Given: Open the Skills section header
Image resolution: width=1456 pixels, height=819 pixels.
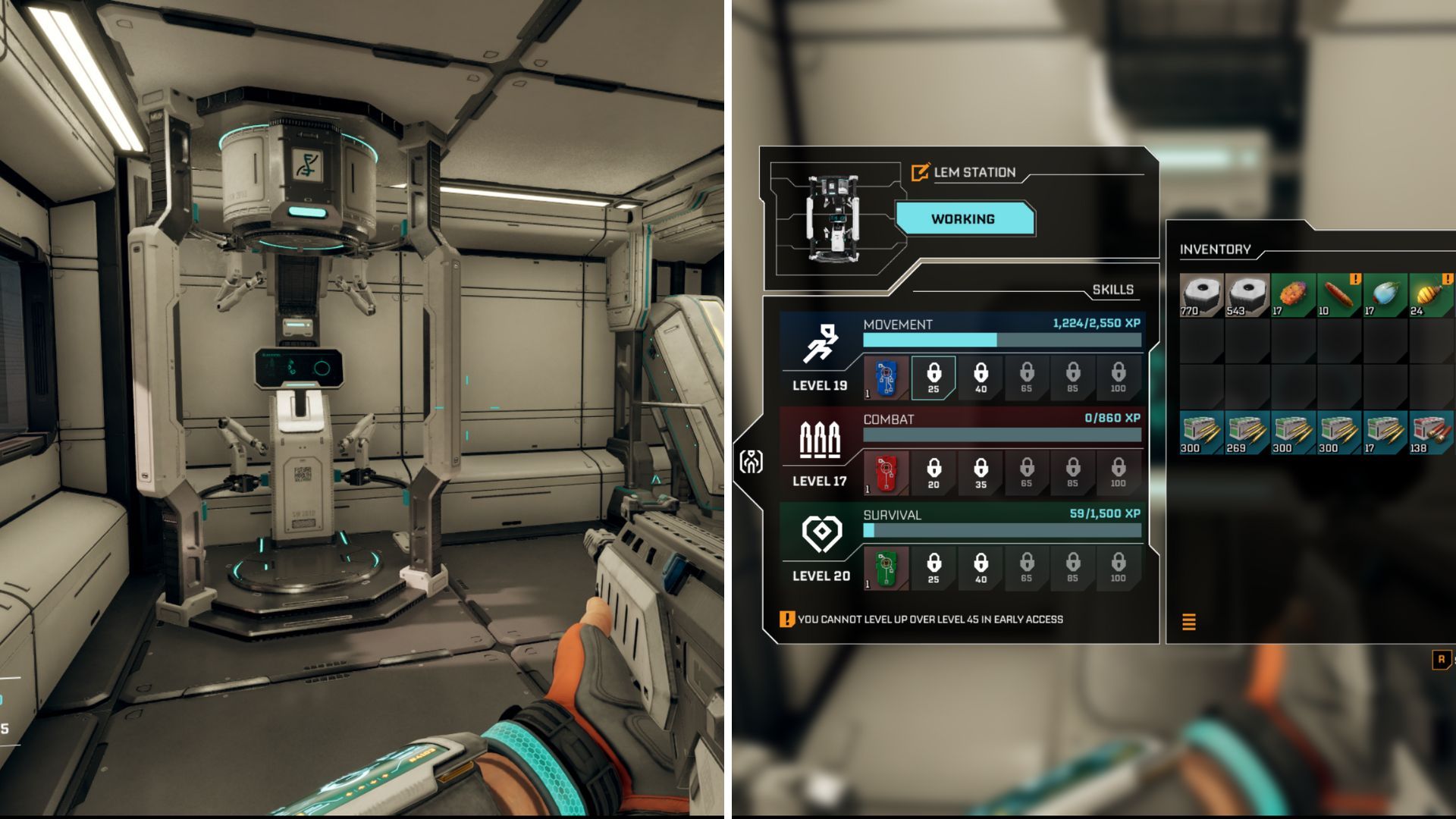Looking at the screenshot, I should (1112, 289).
